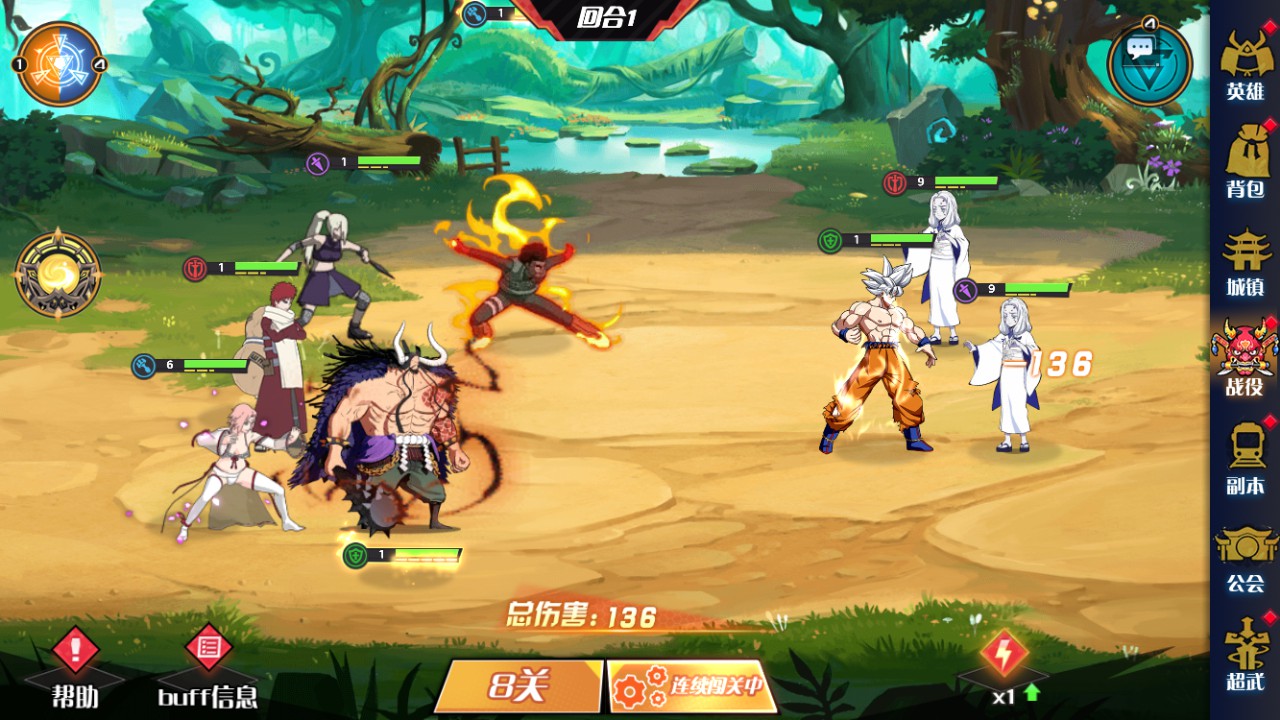Click the orange and blue formation emblem
1280x720 pixels.
[x=60, y=64]
